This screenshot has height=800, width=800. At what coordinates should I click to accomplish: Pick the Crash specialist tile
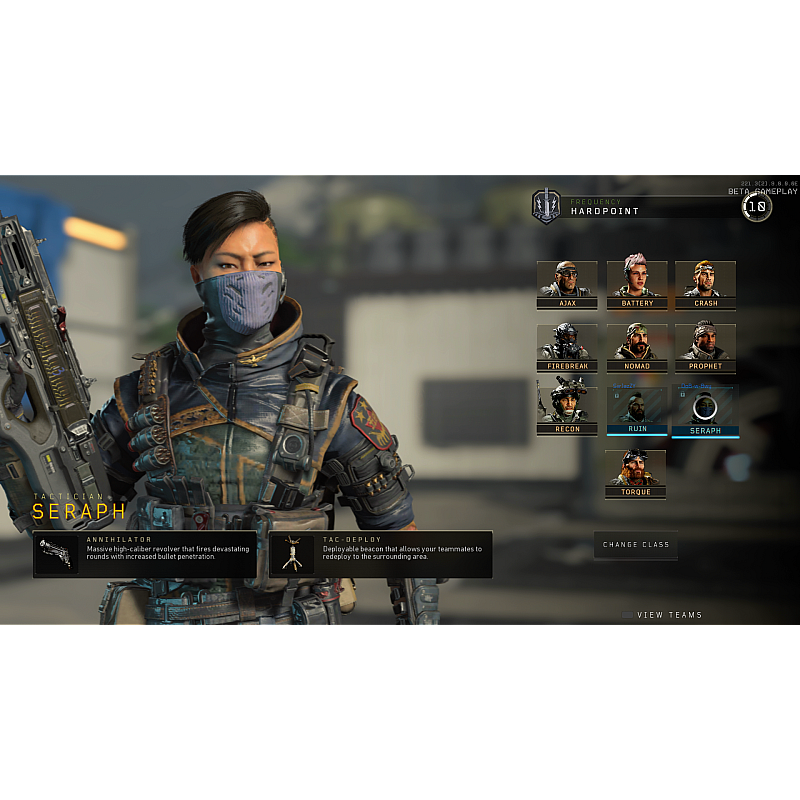[705, 284]
